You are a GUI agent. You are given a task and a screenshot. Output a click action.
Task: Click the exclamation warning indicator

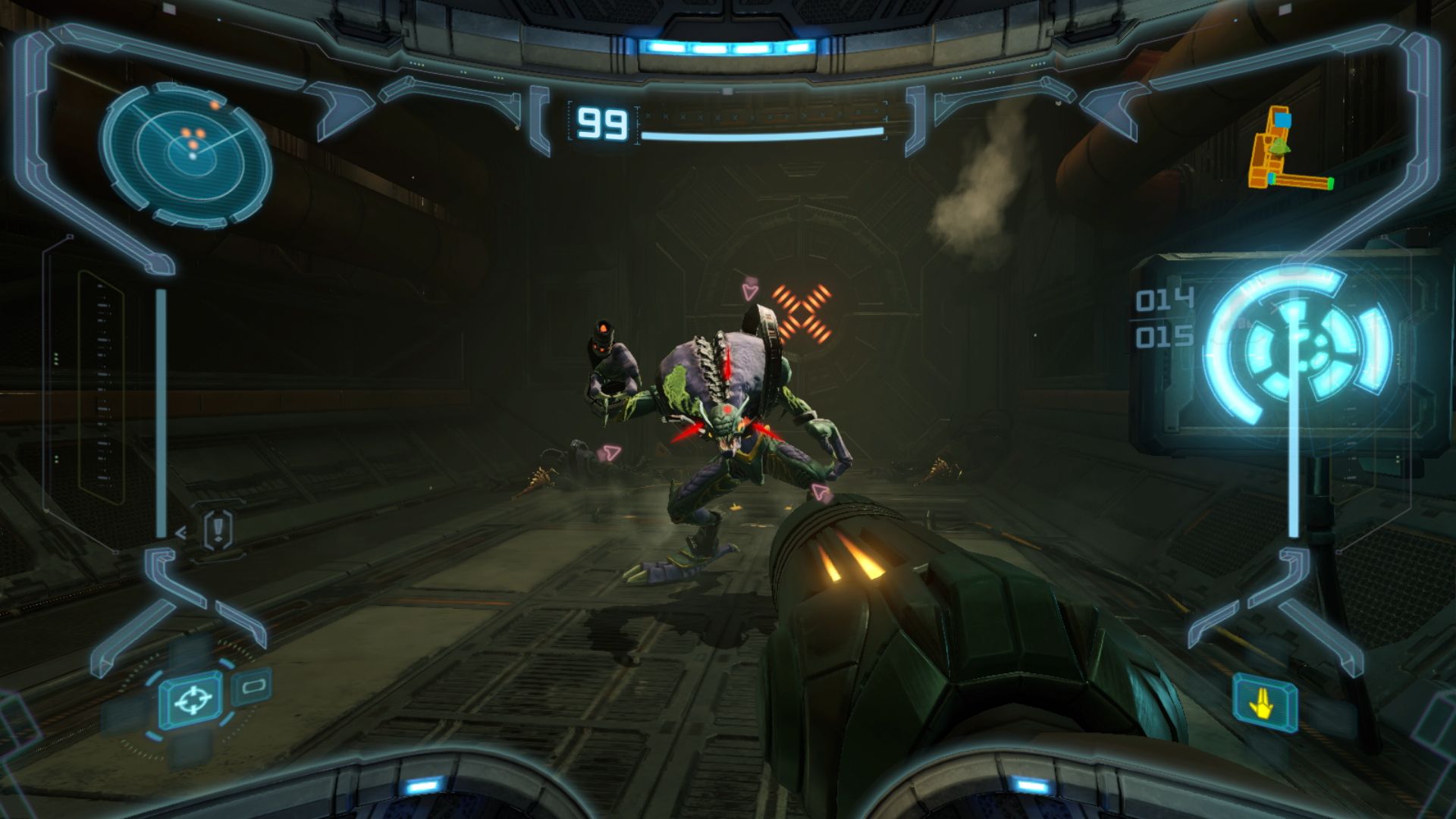coord(216,531)
